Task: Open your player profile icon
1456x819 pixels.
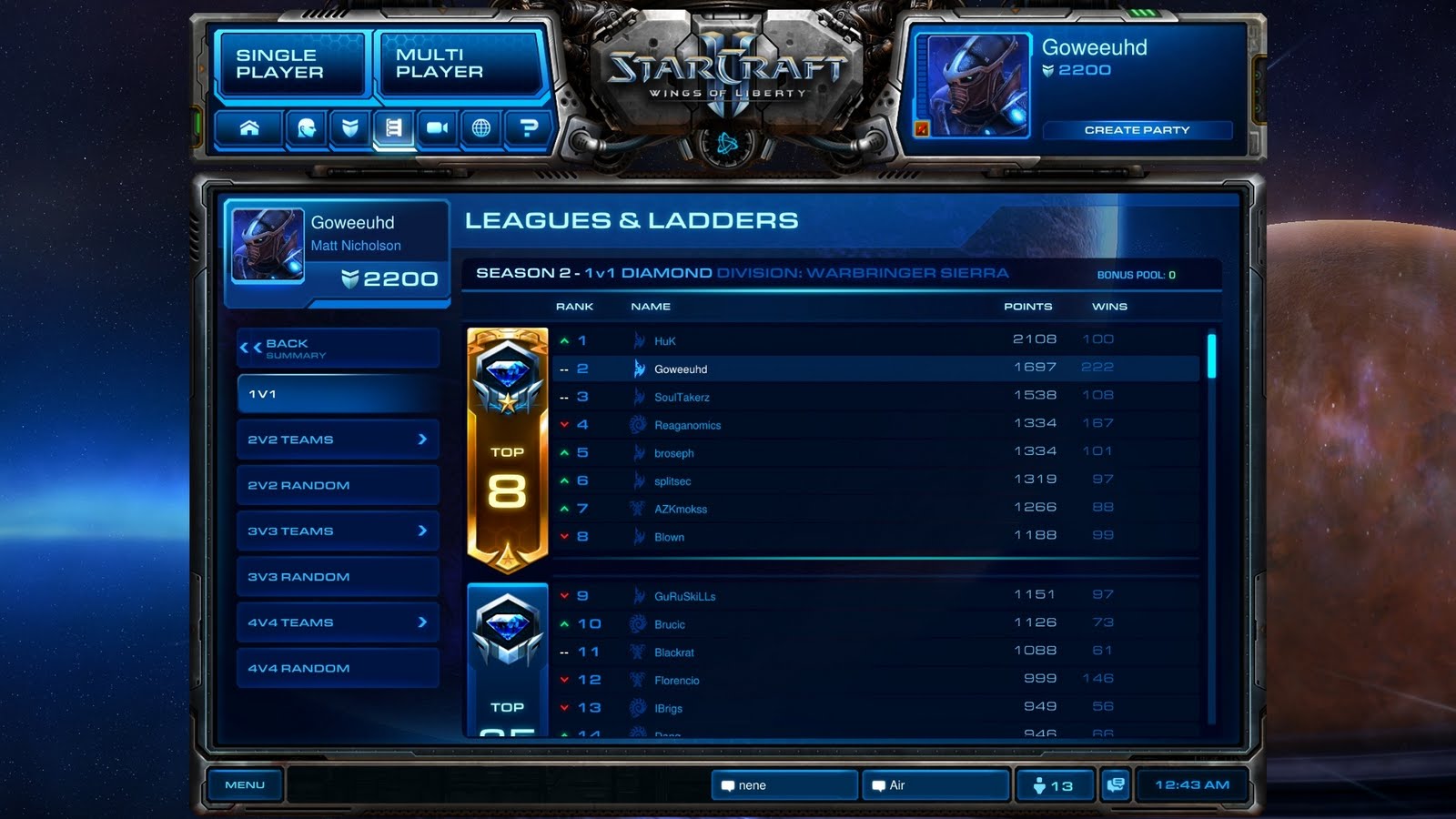Action: coord(304,128)
